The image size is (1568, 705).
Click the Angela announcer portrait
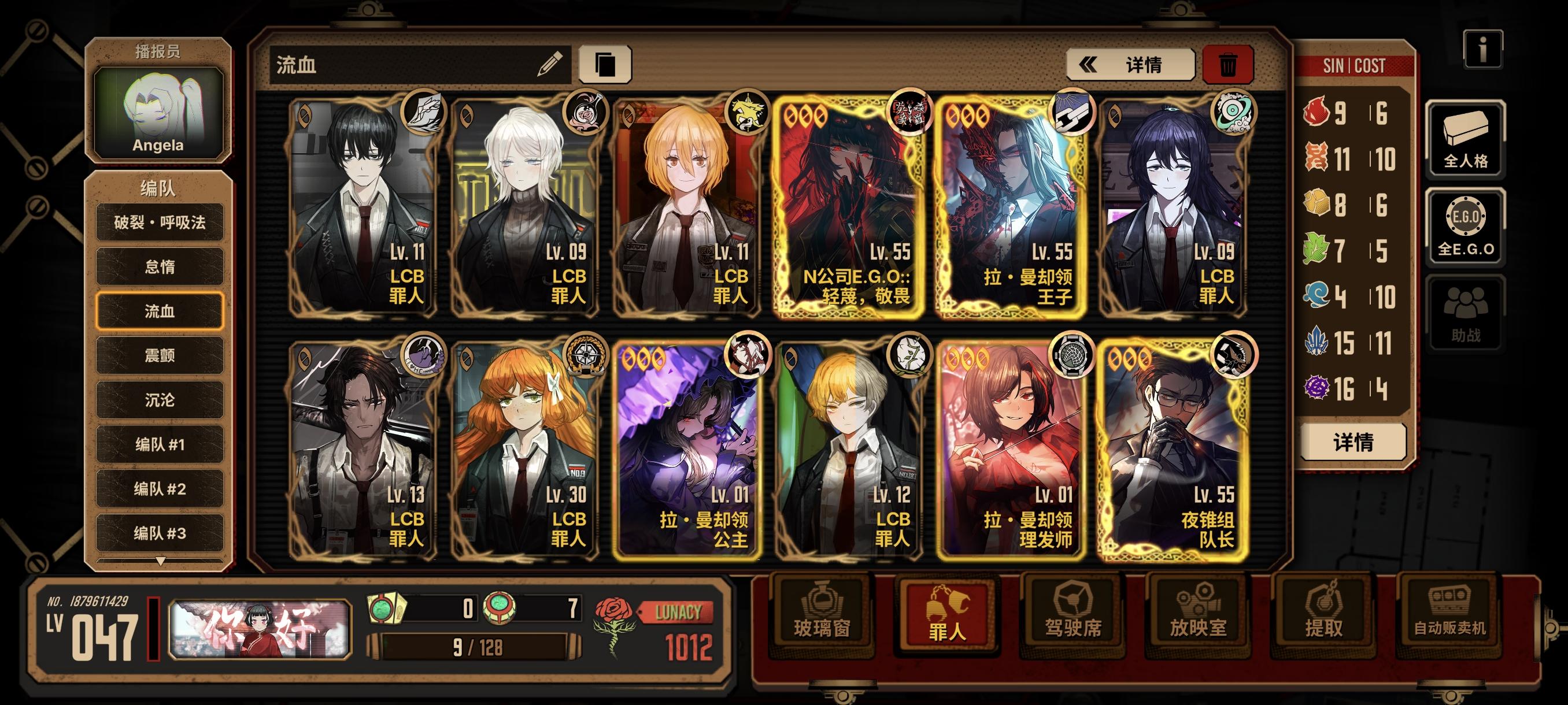click(160, 113)
